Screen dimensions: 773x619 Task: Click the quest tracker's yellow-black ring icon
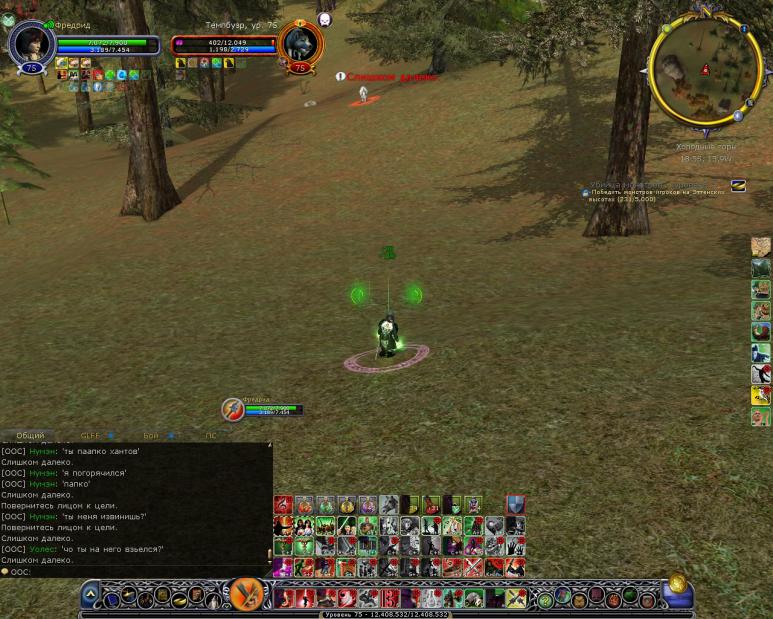pos(738,185)
